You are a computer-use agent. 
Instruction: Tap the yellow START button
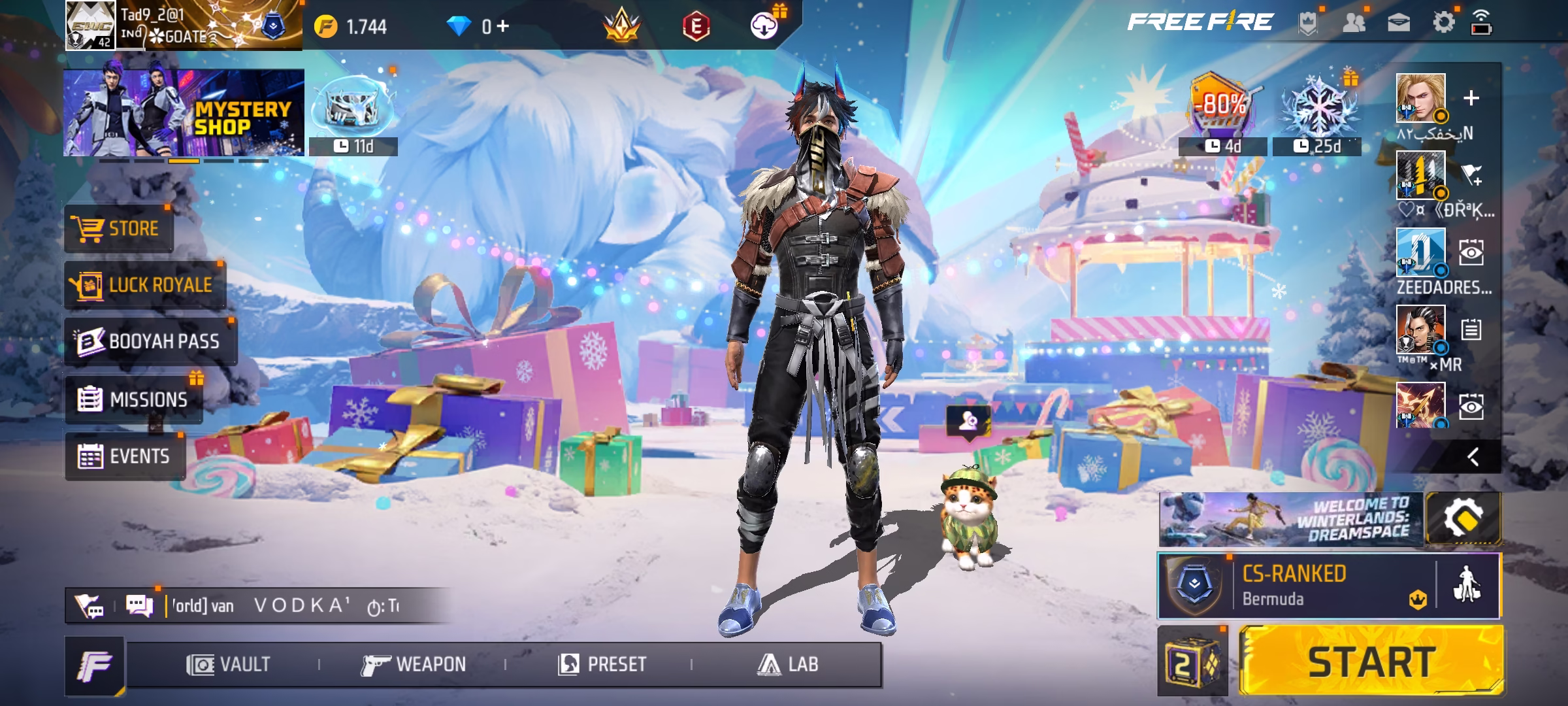point(1371,662)
